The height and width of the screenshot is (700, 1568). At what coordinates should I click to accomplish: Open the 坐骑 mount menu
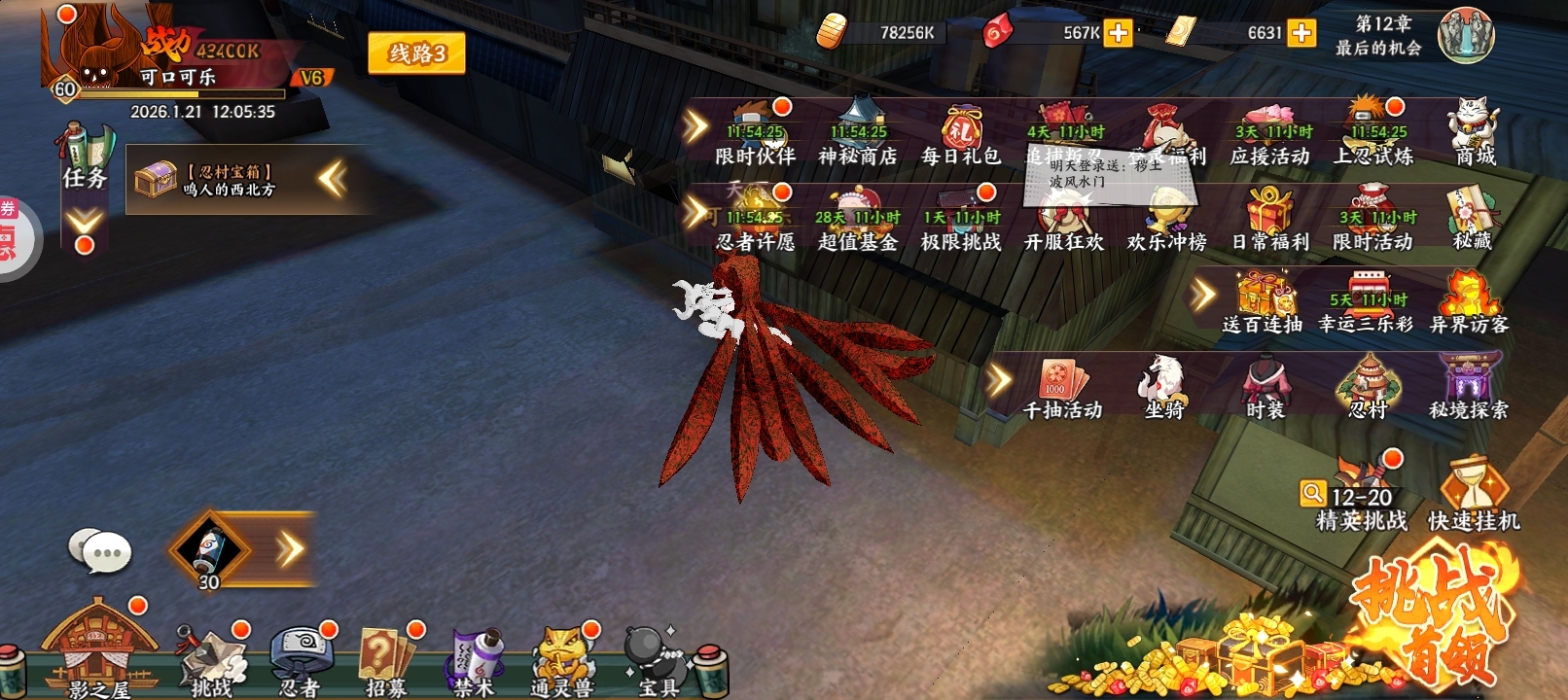(x=1163, y=387)
